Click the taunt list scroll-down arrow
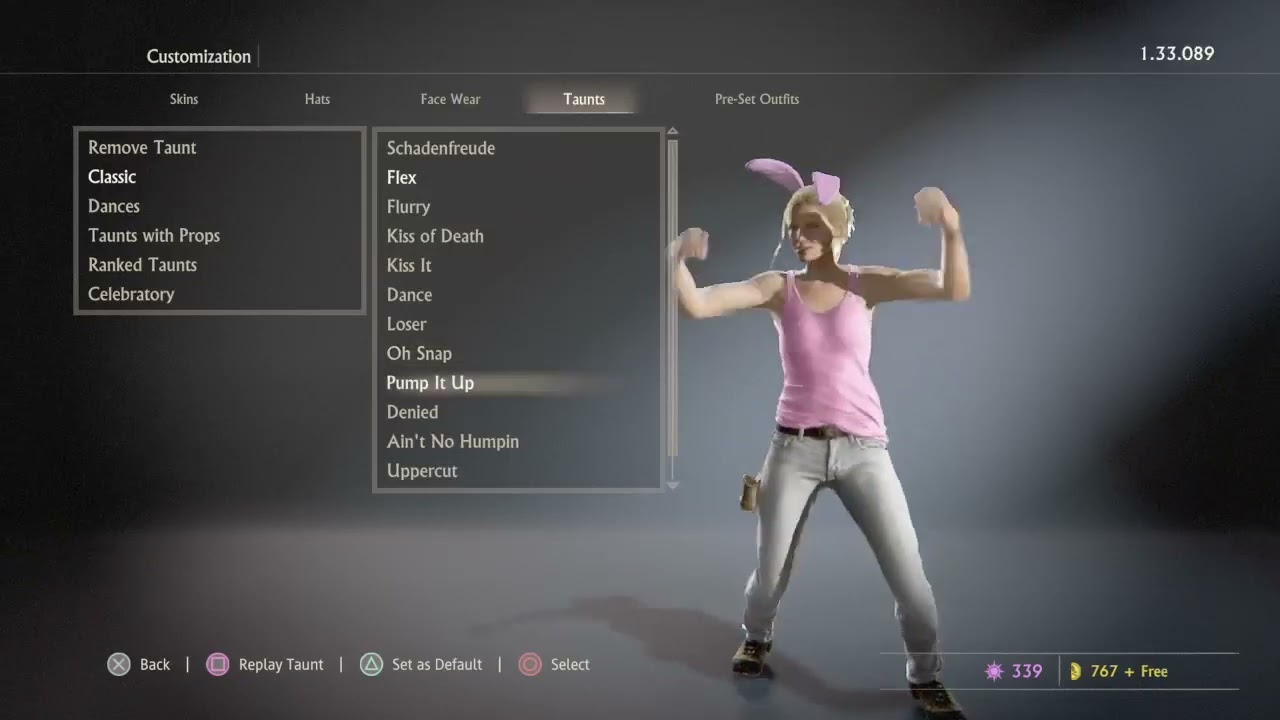This screenshot has width=1280, height=720. pos(672,485)
